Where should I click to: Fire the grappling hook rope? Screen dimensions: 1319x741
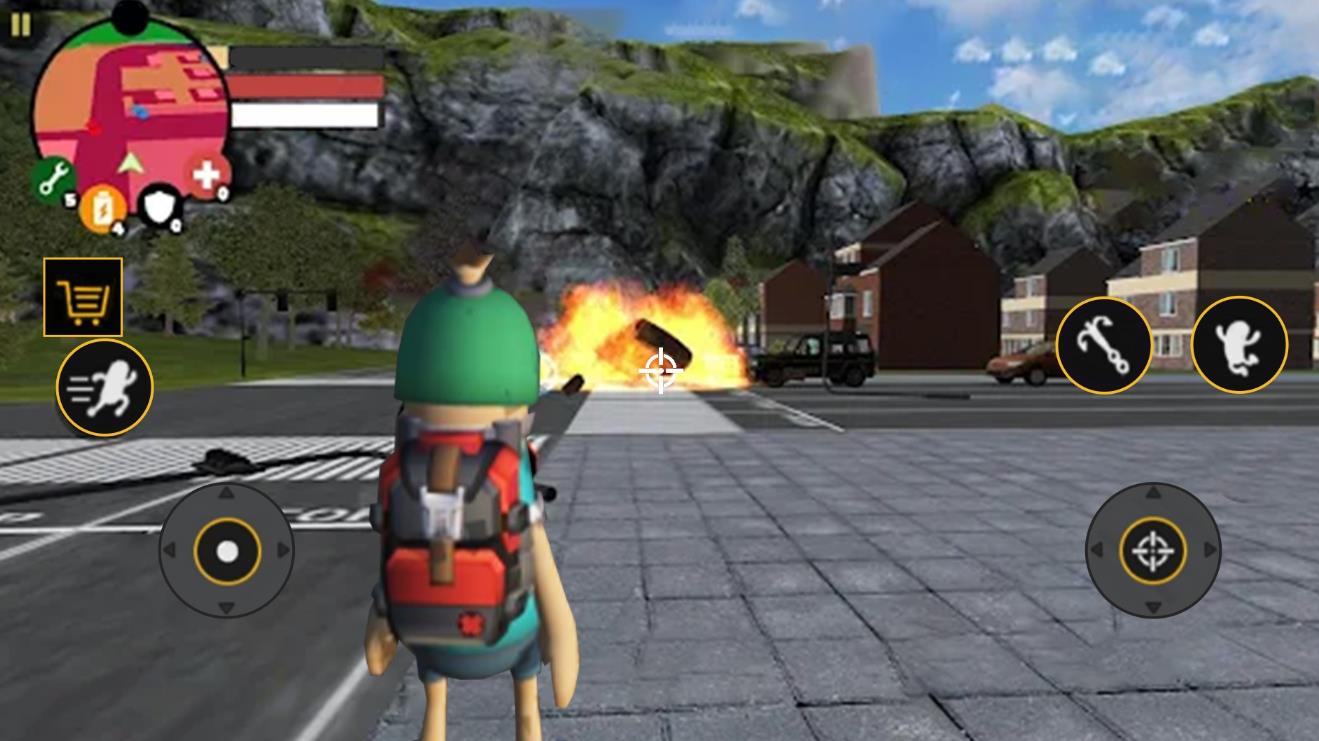tap(1104, 345)
